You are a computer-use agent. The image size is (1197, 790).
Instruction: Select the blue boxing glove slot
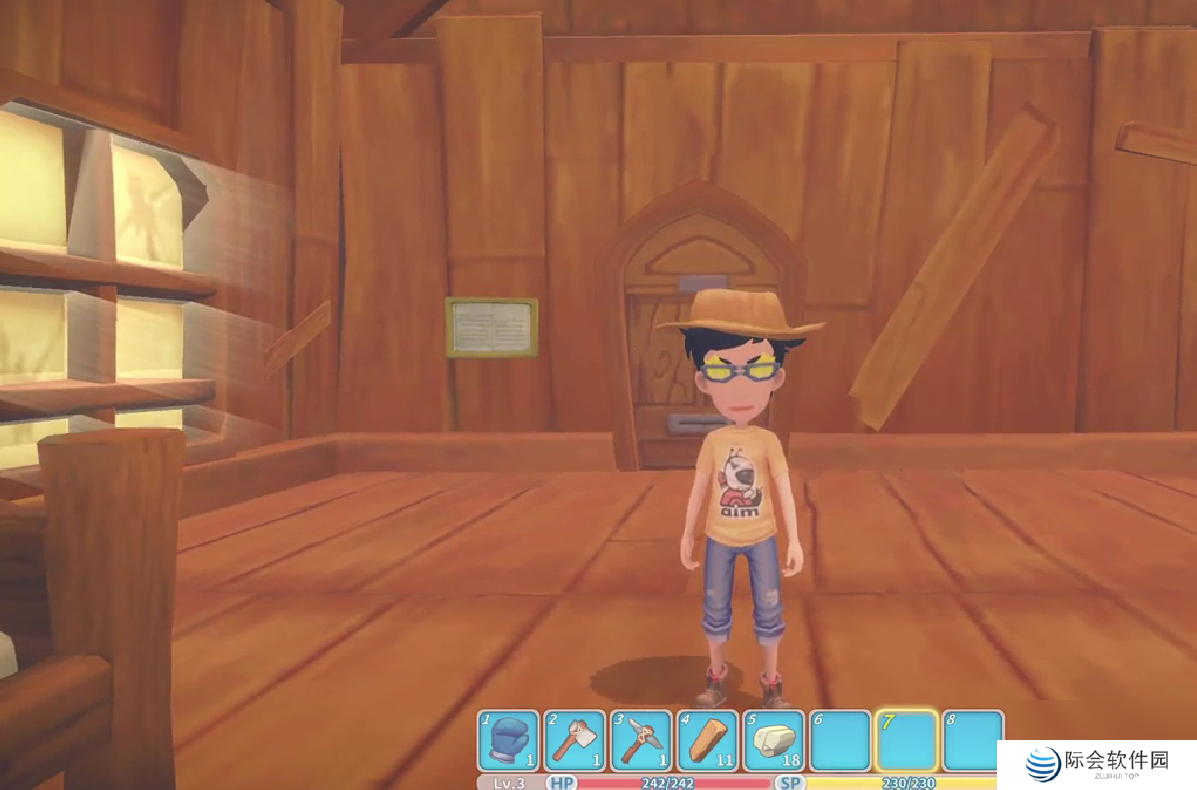click(x=509, y=741)
